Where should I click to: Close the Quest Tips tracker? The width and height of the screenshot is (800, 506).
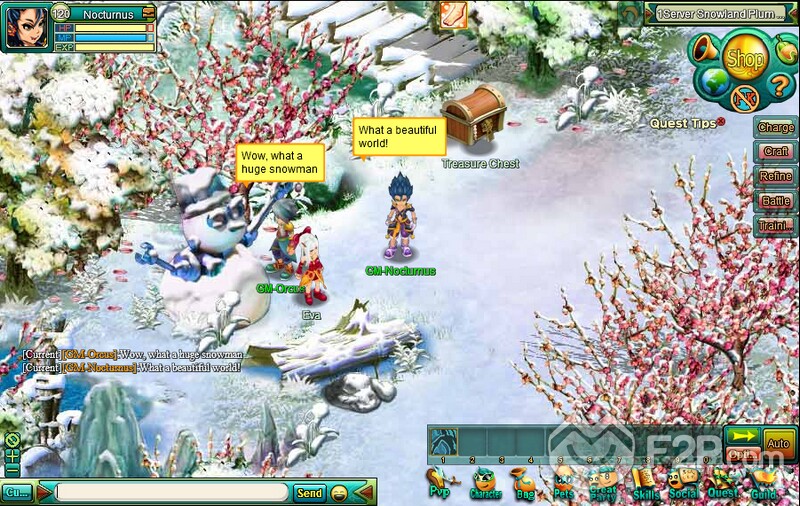720,121
